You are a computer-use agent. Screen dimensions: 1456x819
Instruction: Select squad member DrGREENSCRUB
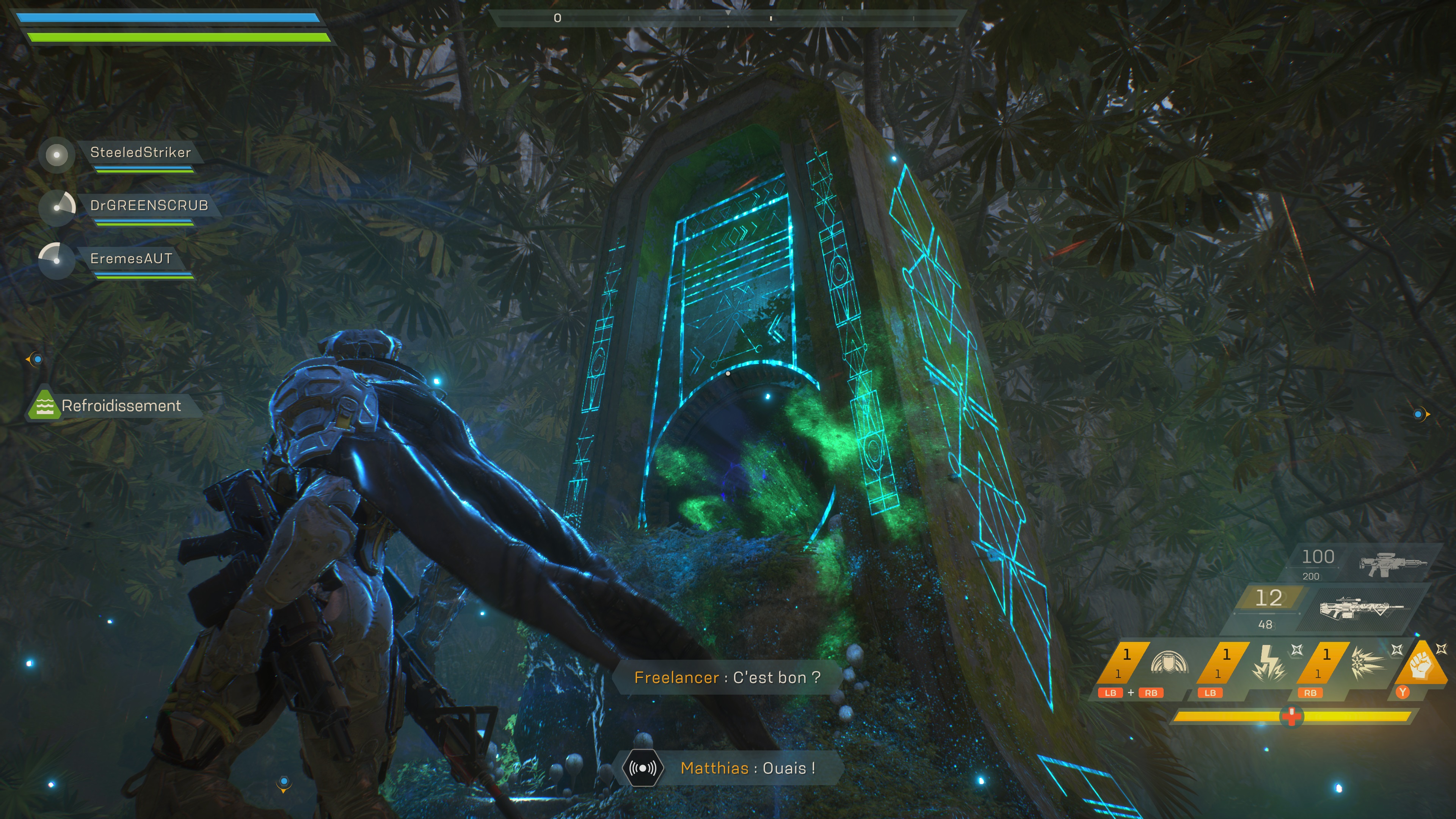coord(149,206)
